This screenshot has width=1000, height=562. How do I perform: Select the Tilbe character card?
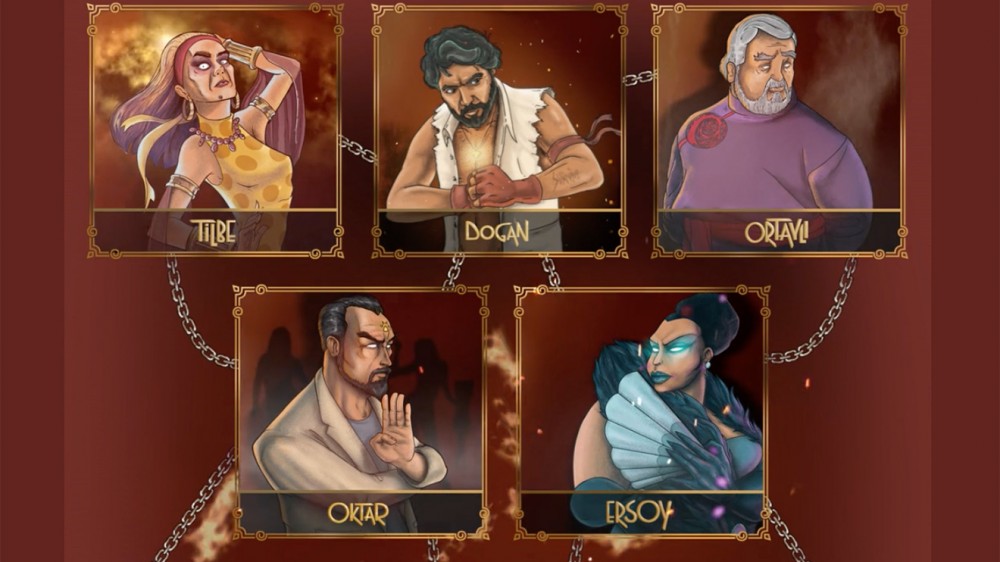click(x=215, y=130)
